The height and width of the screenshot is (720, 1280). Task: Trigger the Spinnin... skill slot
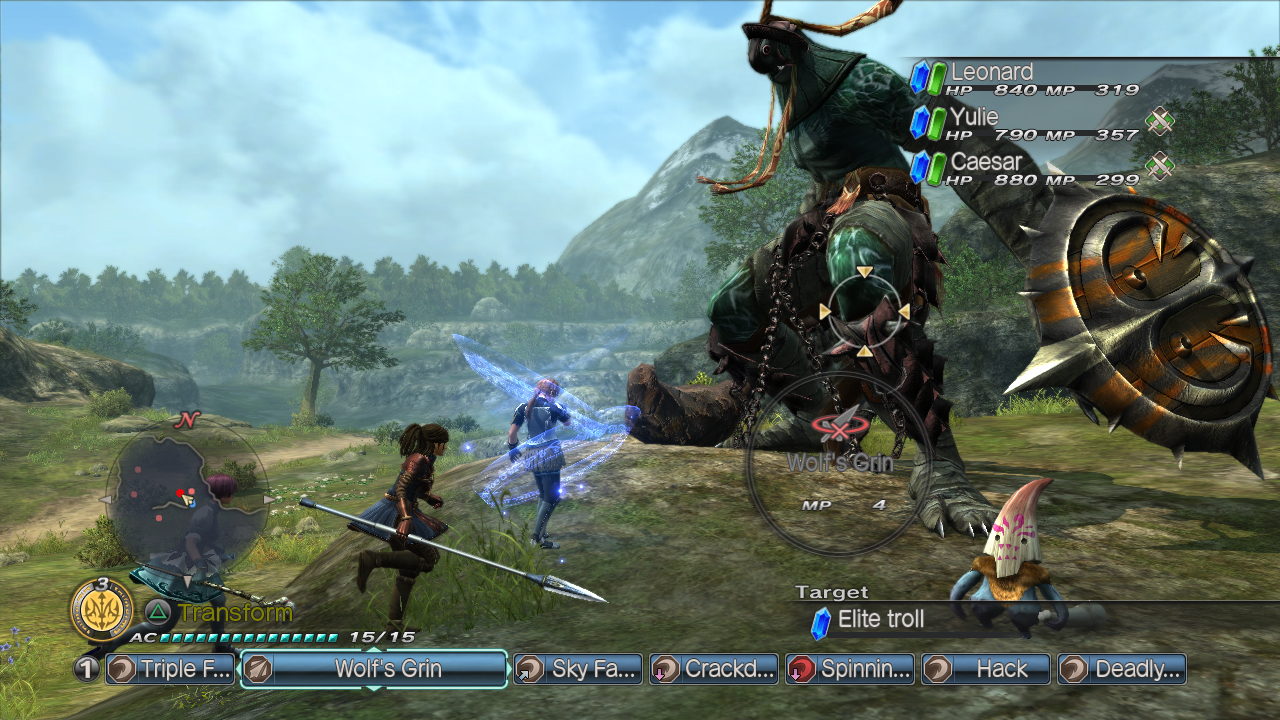point(850,669)
